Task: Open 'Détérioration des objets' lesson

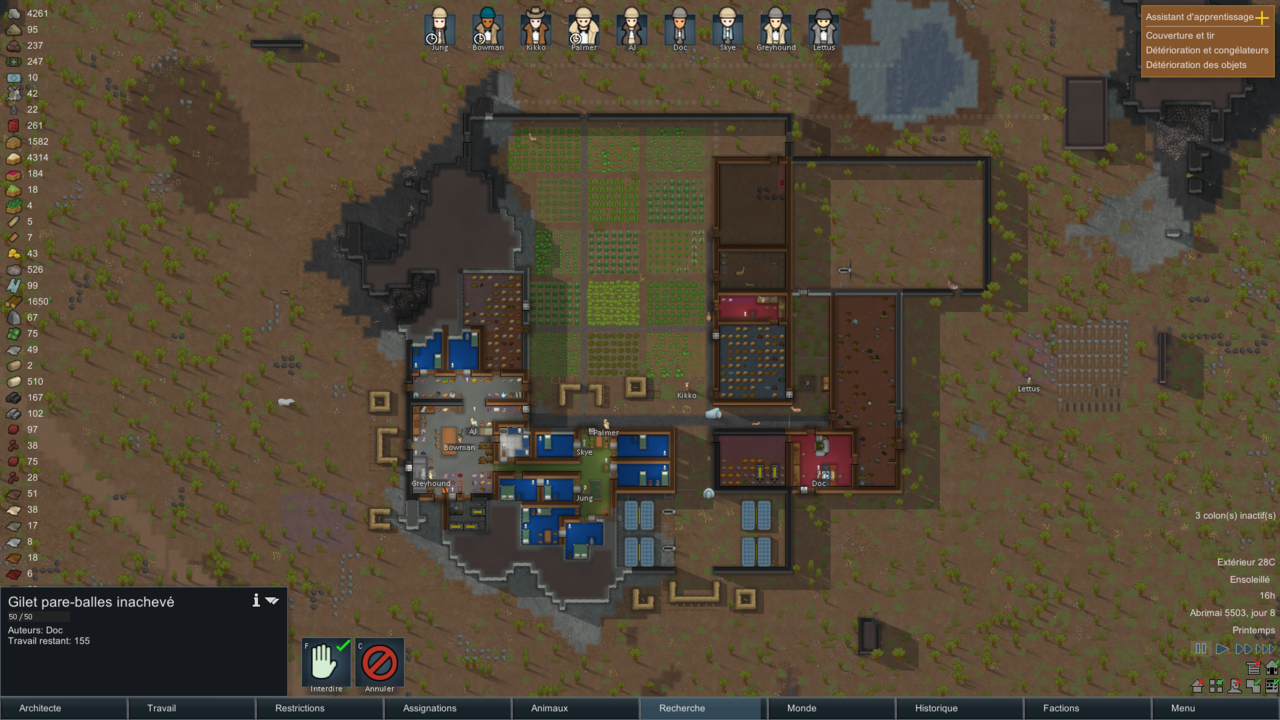Action: point(1196,65)
